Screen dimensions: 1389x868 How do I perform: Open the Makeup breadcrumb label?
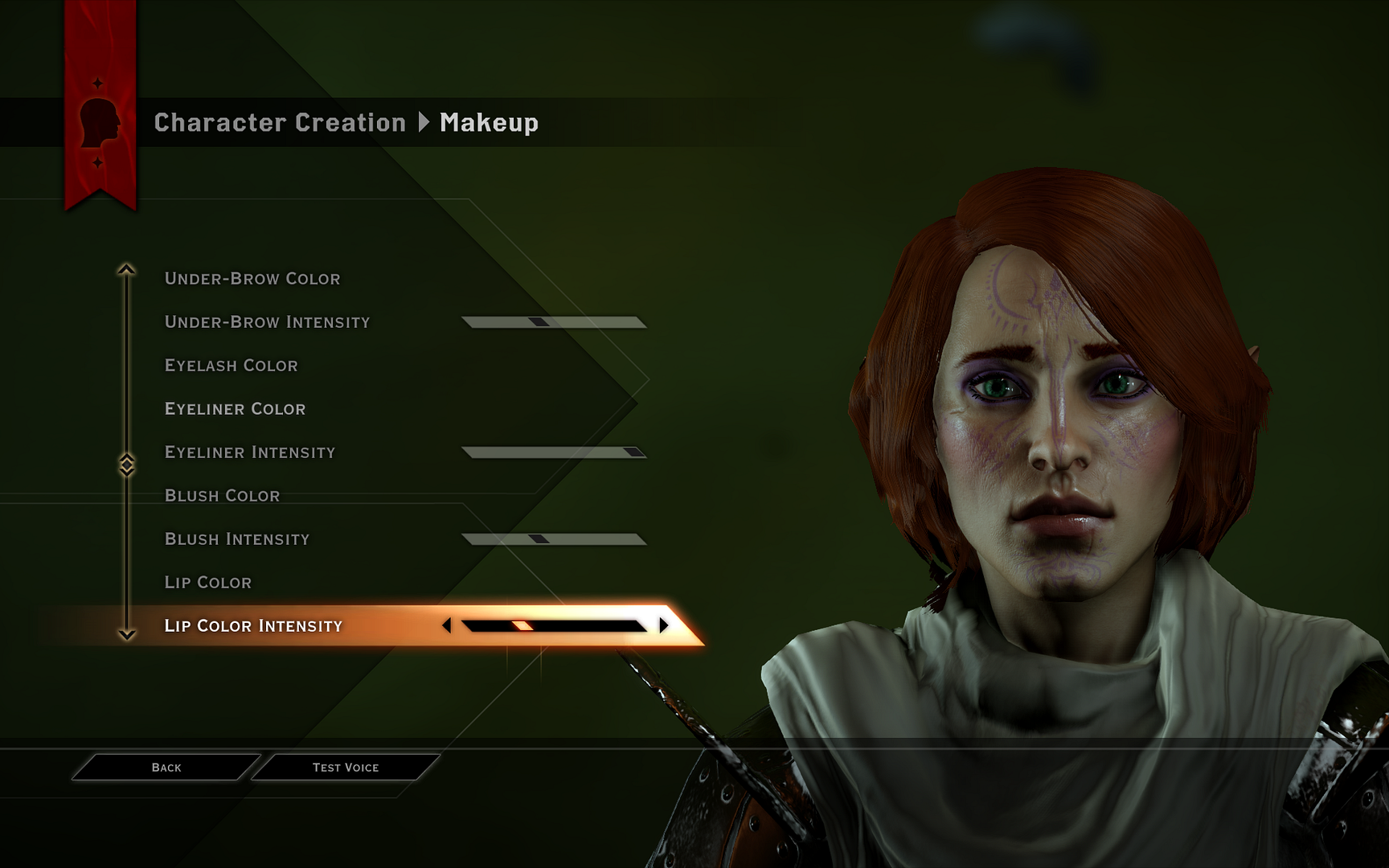[486, 124]
